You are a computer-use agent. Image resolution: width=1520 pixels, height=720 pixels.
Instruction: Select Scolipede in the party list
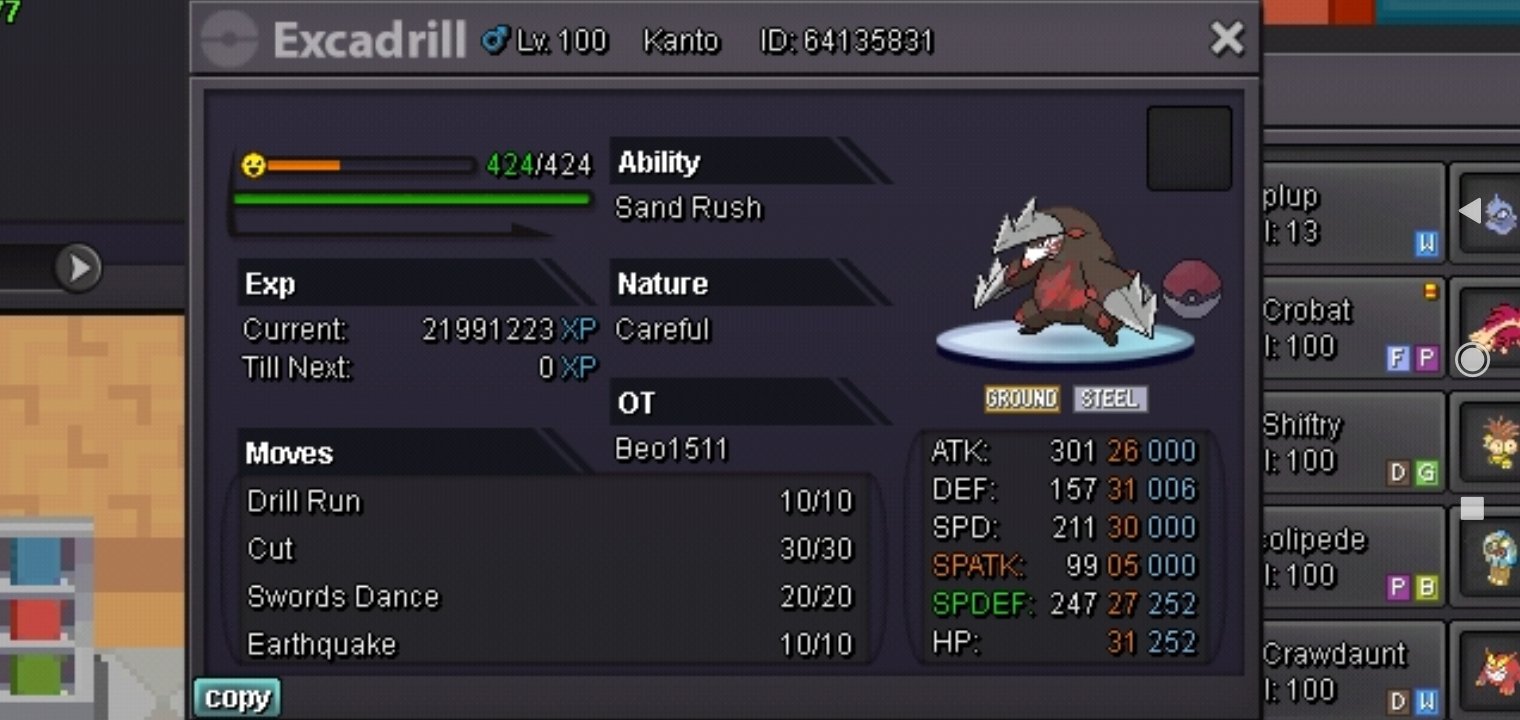point(1352,557)
